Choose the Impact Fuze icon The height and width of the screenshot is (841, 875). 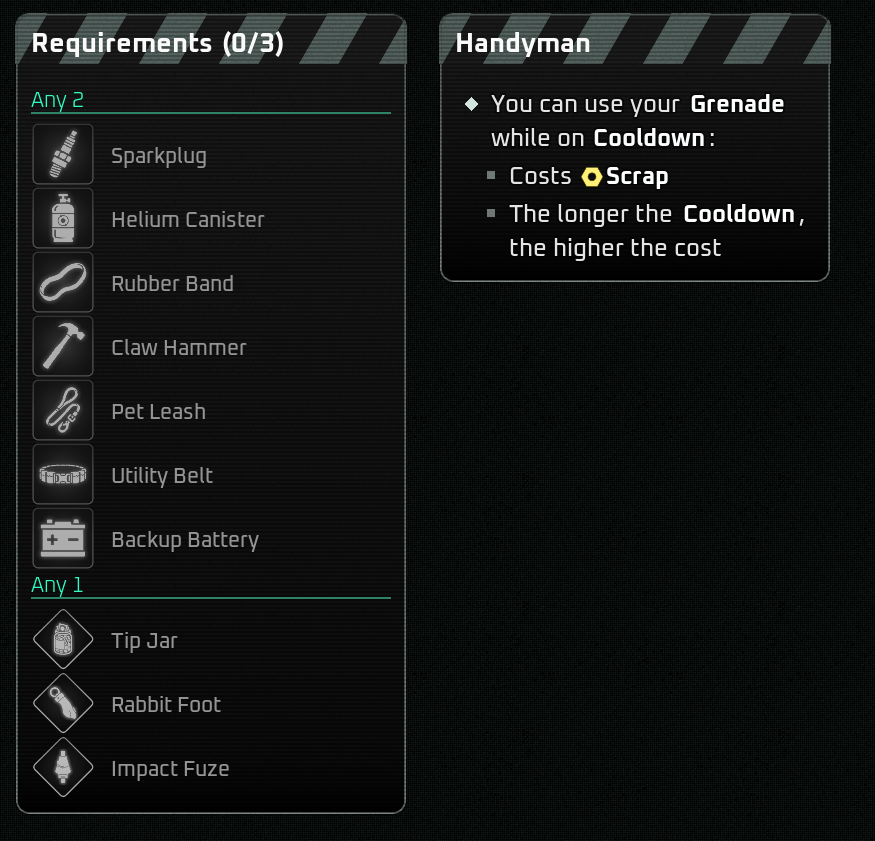click(x=63, y=768)
